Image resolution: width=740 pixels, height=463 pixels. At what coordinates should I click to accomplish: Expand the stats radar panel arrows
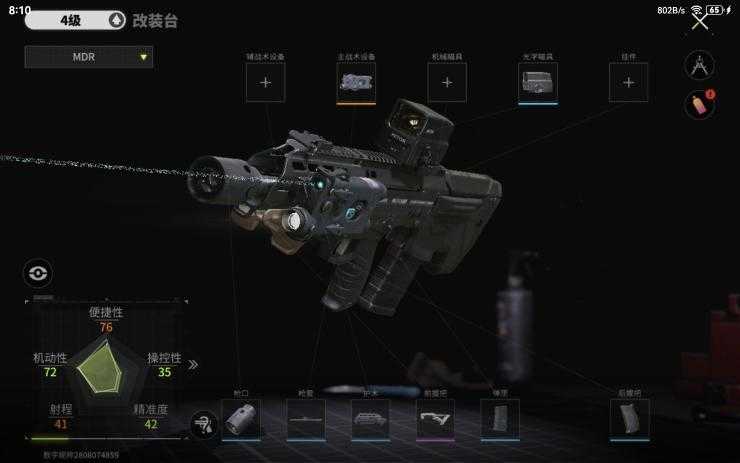(x=193, y=364)
